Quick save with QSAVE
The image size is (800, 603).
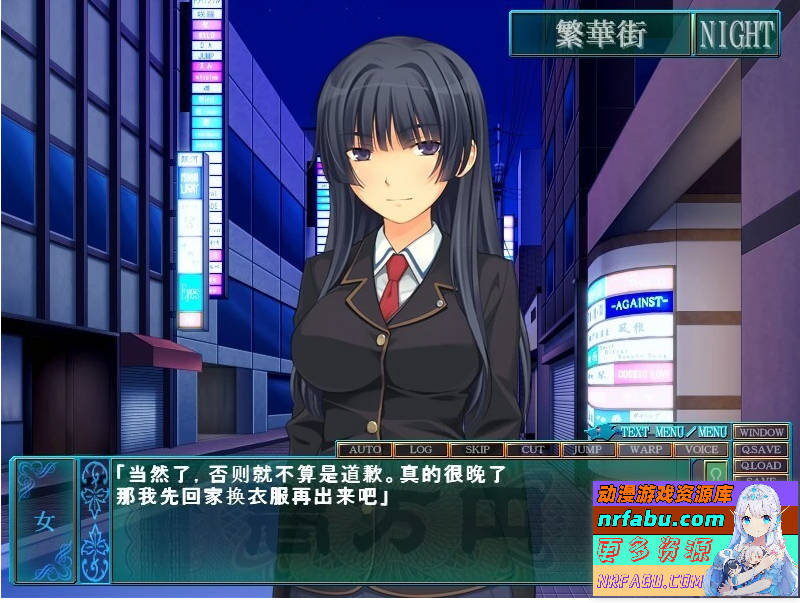coord(761,449)
